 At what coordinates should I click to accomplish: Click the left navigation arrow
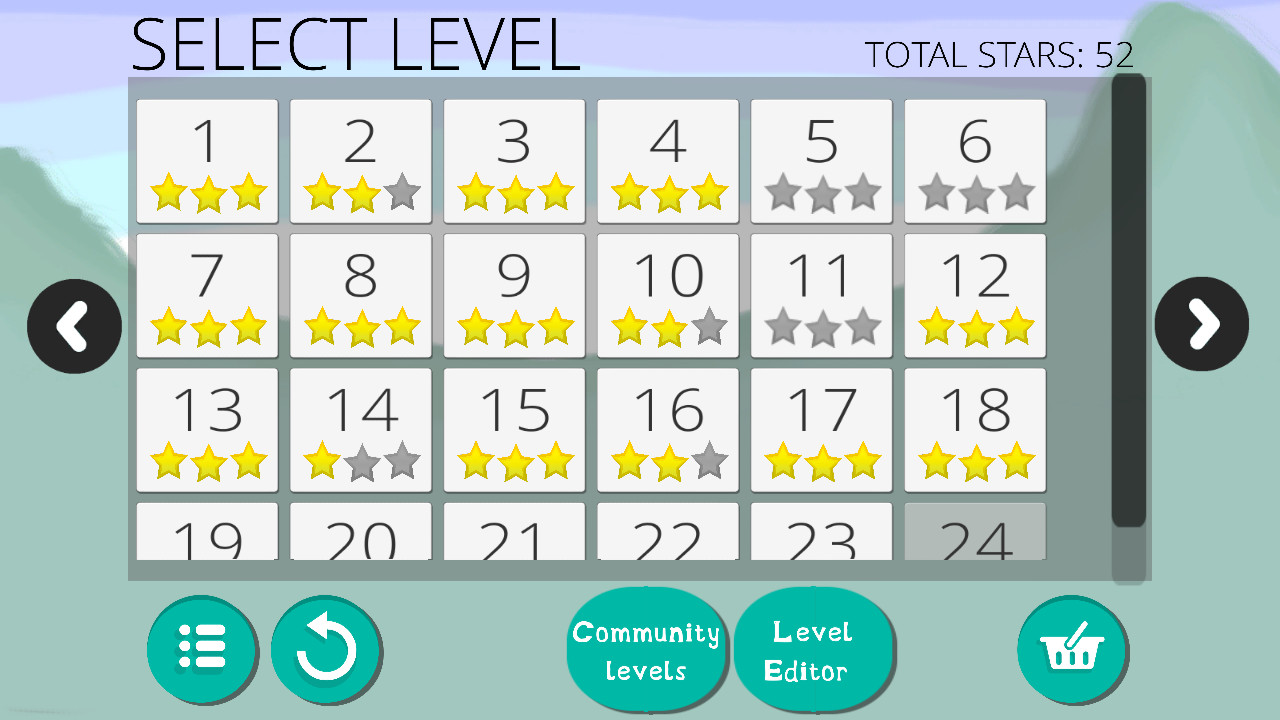pyautogui.click(x=74, y=324)
